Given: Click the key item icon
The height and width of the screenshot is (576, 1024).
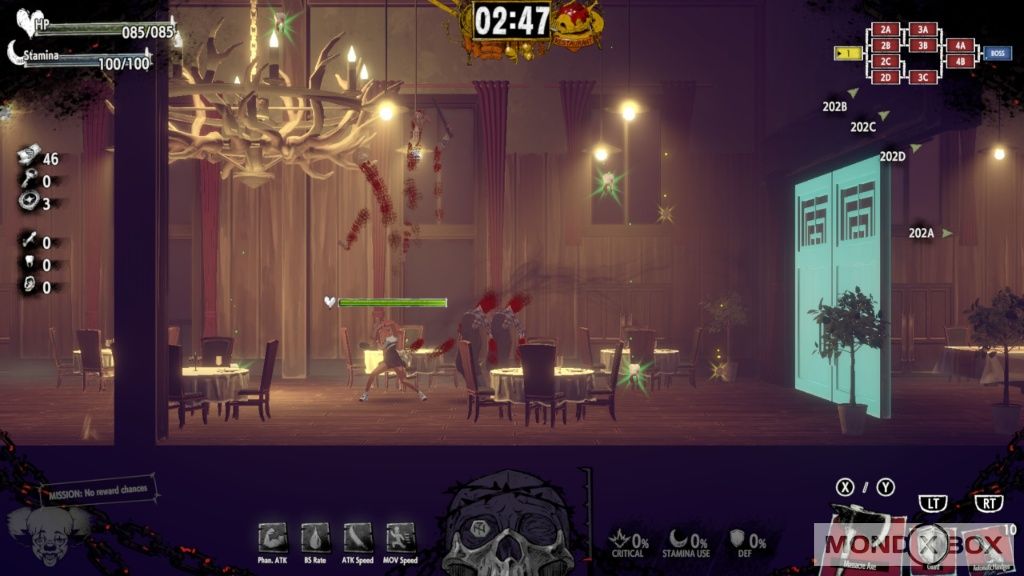Looking at the screenshot, I should [28, 180].
